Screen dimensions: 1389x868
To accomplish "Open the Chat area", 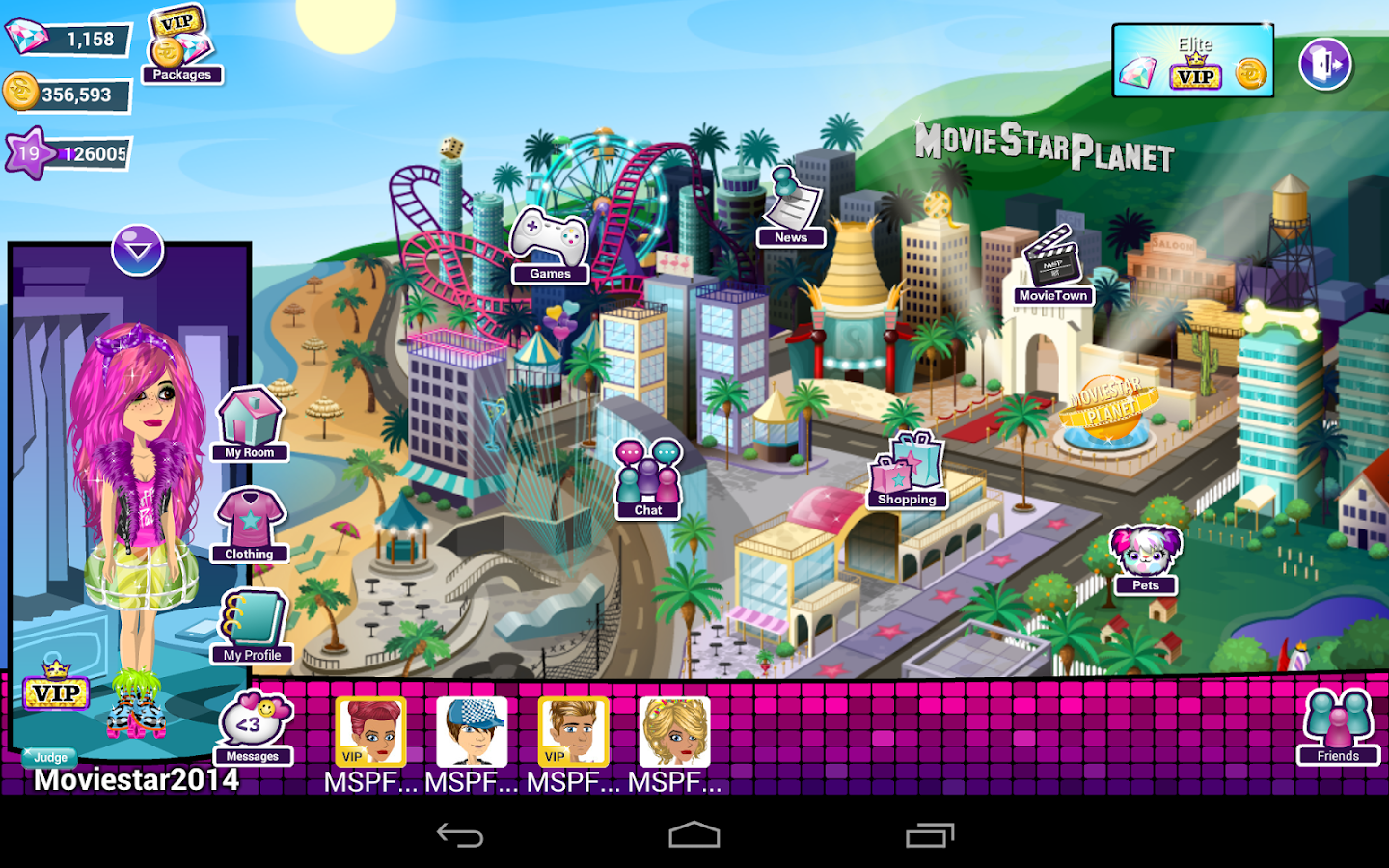I will 648,477.
